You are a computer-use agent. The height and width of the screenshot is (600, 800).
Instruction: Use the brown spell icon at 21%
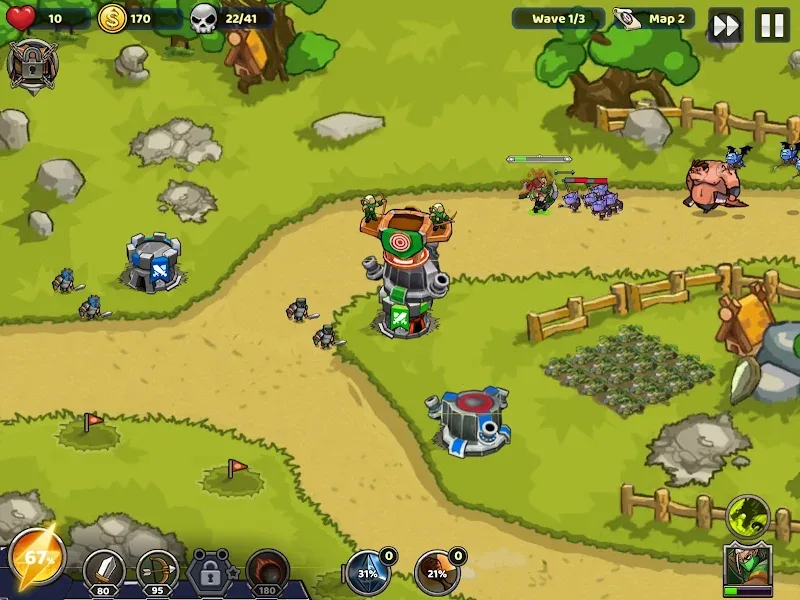tap(437, 573)
